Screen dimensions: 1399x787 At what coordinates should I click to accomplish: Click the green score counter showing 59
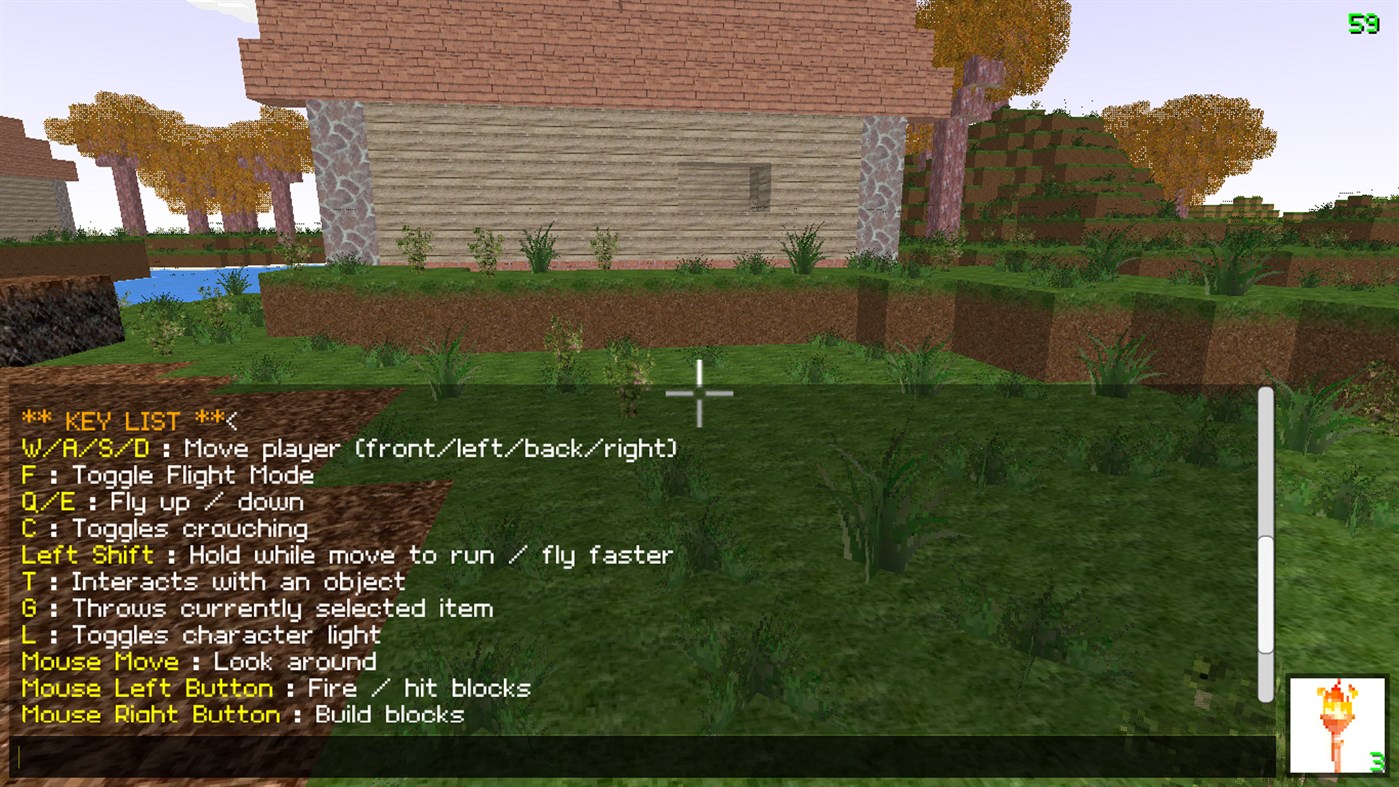[x=1363, y=22]
